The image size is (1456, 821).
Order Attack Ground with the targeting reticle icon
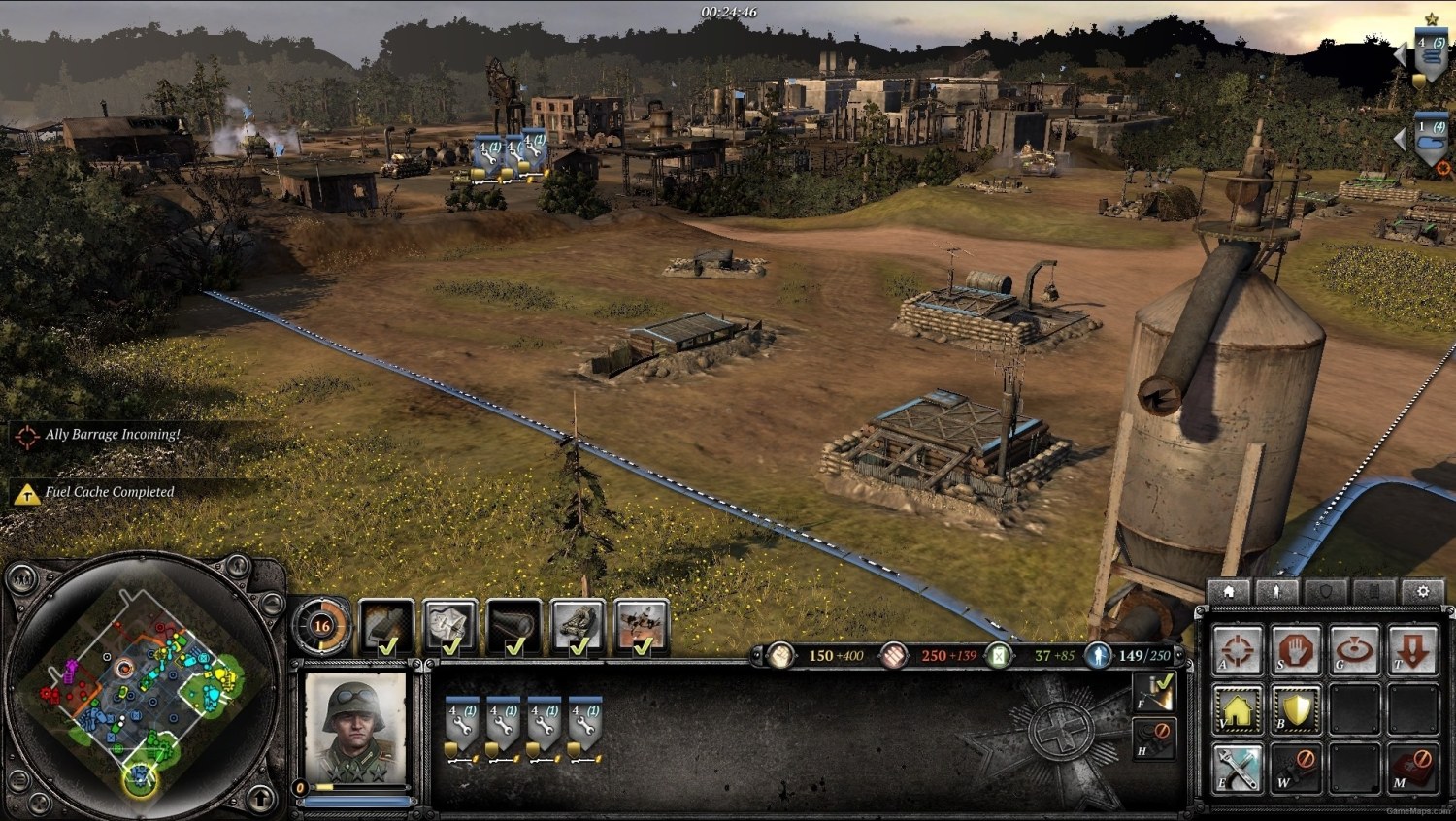(x=1236, y=646)
